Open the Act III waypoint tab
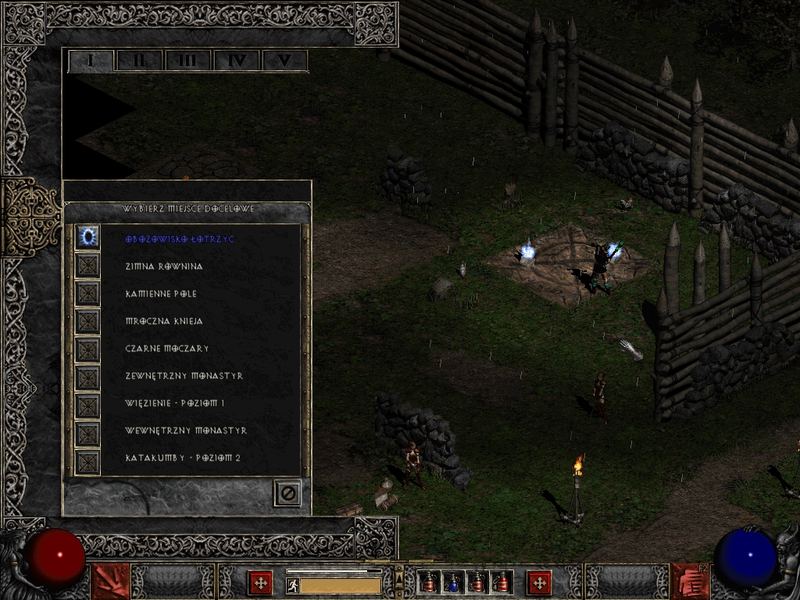 187,60
